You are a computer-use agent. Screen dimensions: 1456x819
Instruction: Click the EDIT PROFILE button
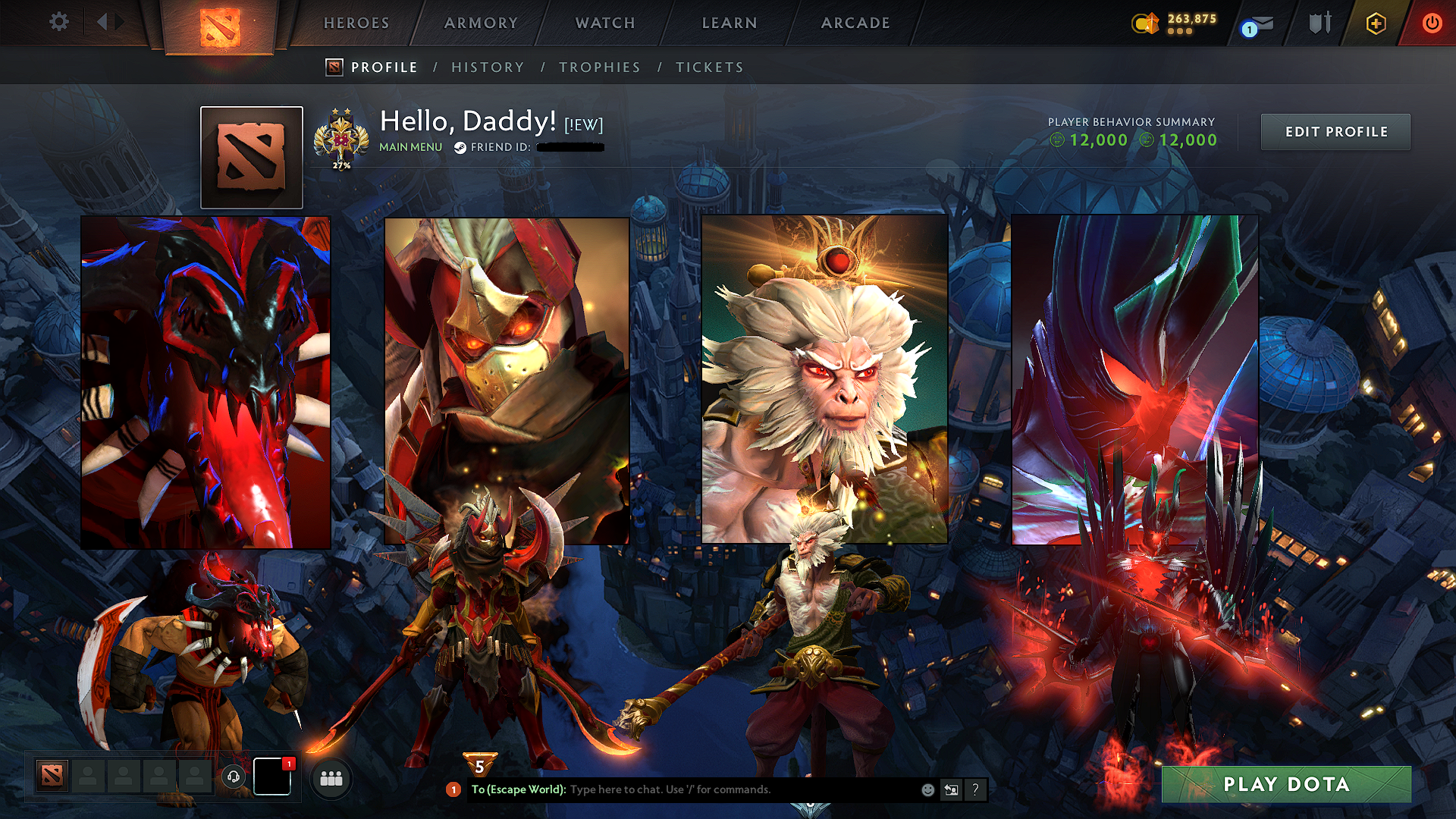[x=1335, y=131]
